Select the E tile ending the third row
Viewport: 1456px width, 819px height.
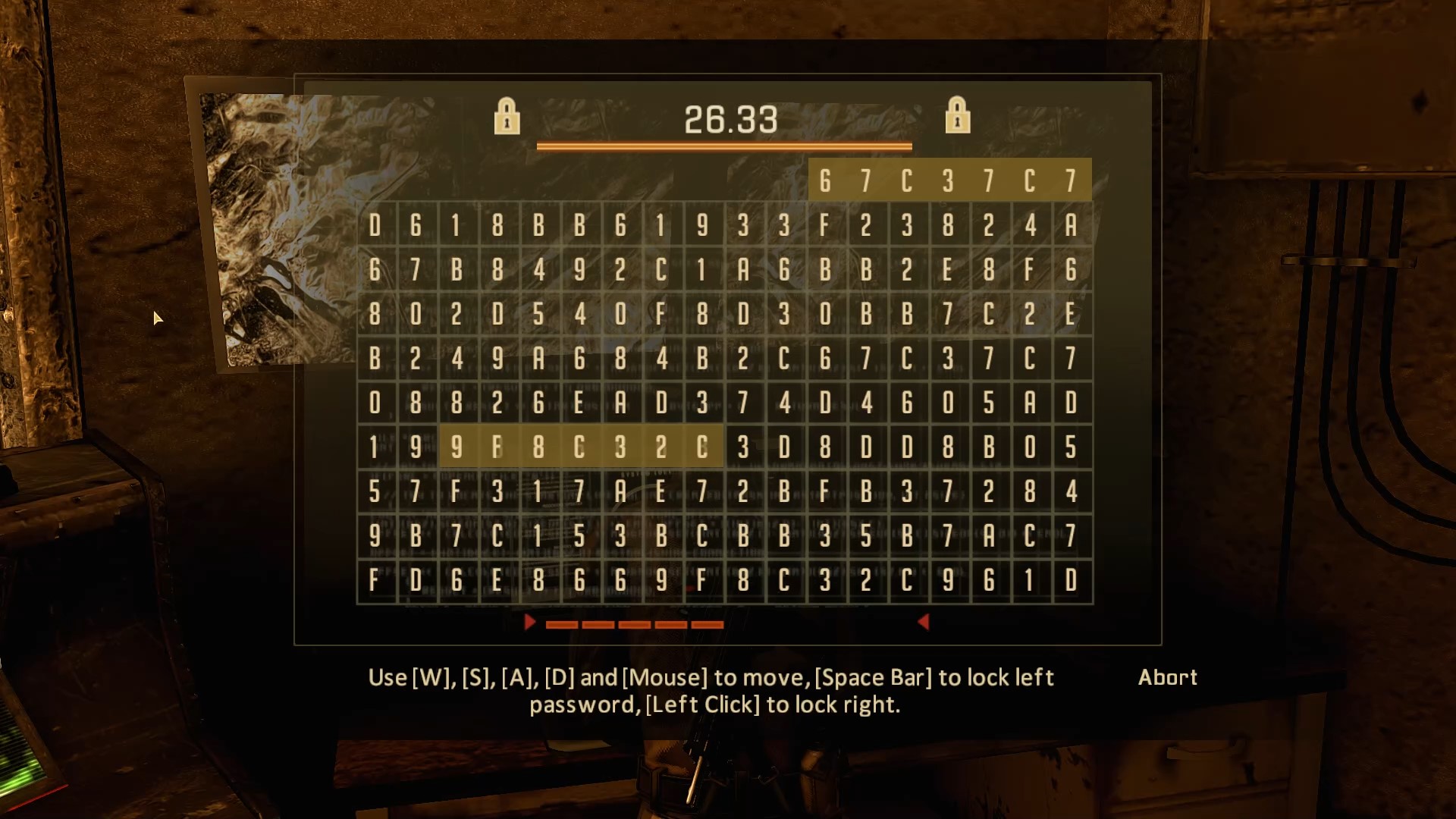tap(1071, 313)
